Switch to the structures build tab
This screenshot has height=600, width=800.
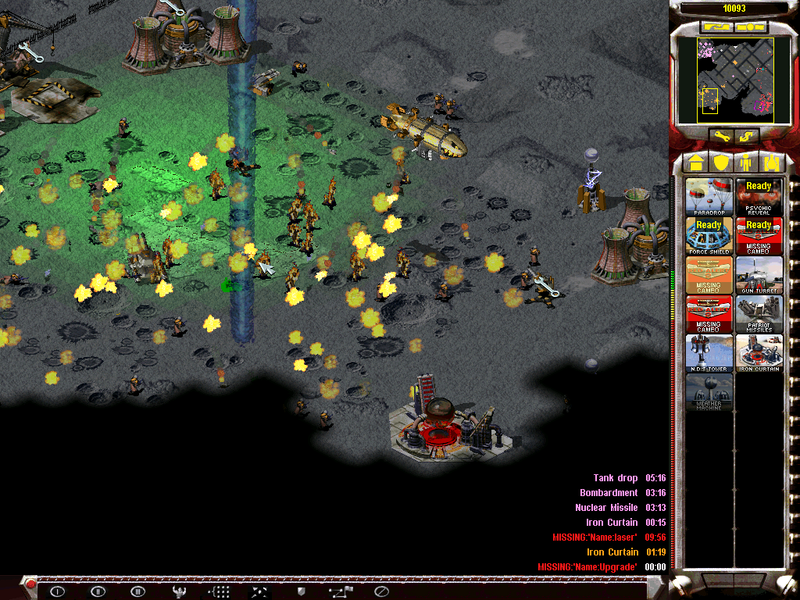693,162
